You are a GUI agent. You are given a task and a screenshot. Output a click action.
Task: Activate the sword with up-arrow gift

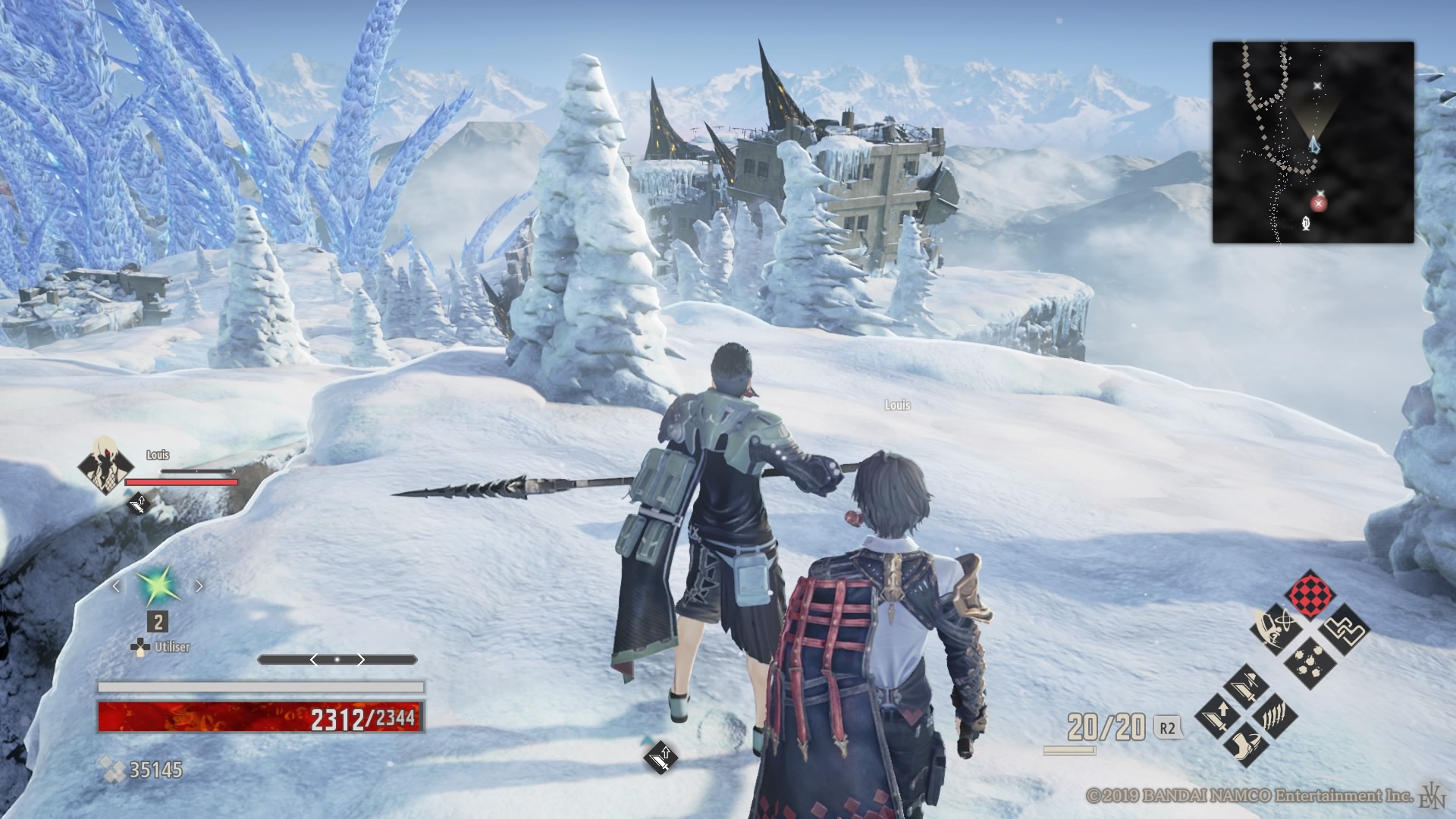coord(1219,715)
